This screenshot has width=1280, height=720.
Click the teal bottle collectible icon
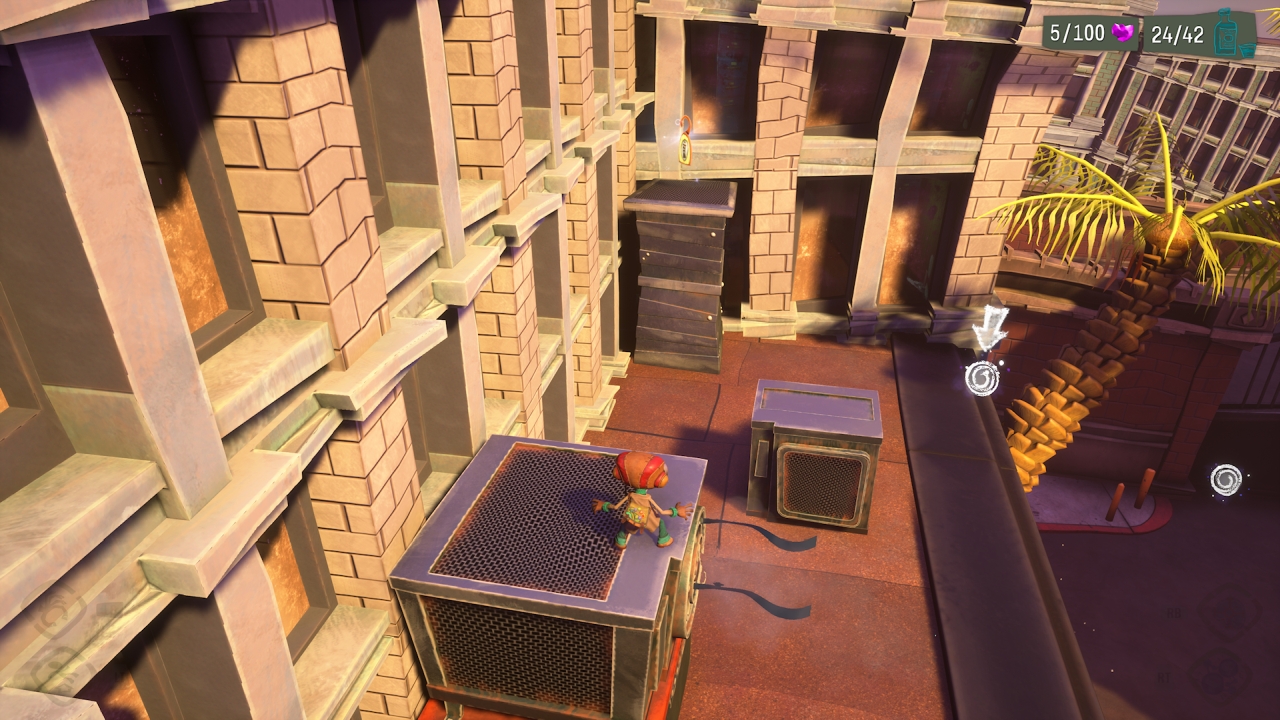pos(1226,34)
